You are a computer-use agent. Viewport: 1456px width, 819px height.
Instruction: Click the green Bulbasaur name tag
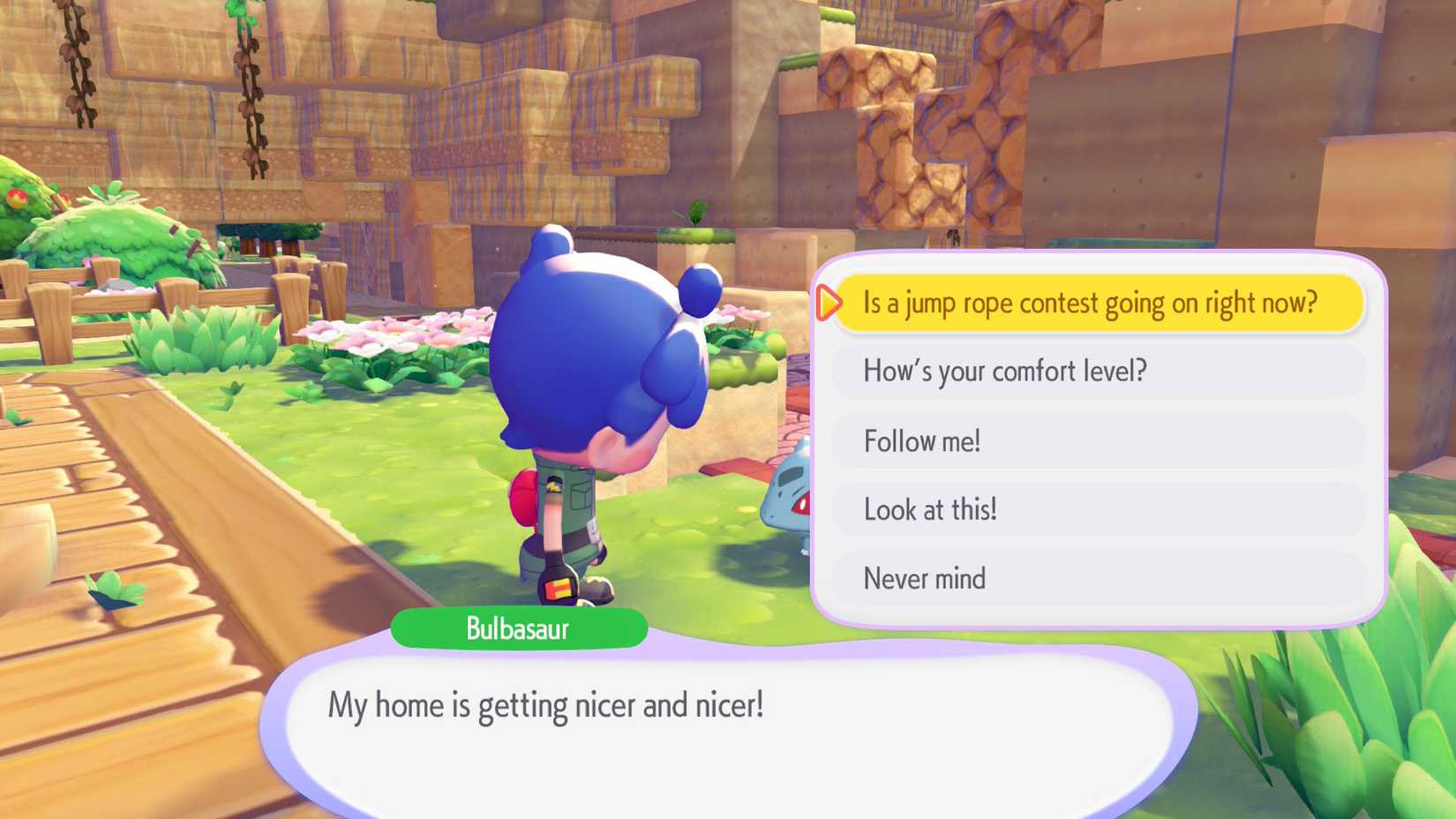pos(518,628)
